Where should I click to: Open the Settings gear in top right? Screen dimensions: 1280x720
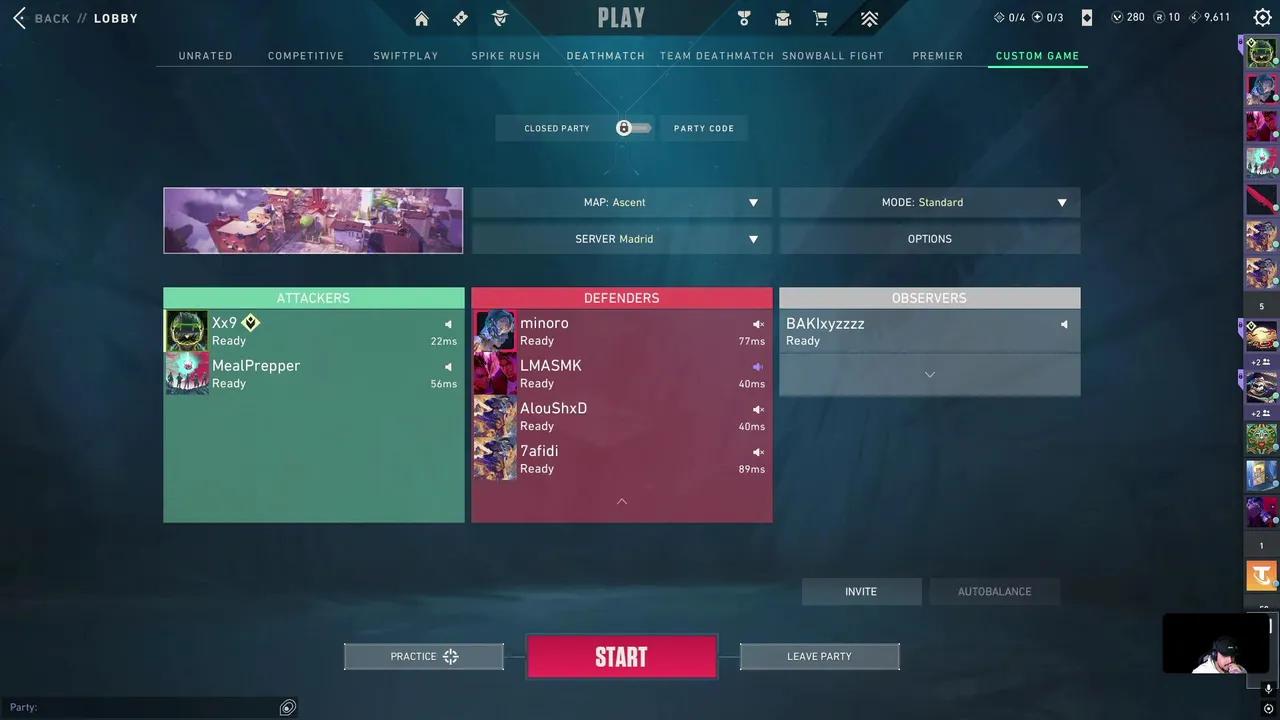pos(1261,17)
